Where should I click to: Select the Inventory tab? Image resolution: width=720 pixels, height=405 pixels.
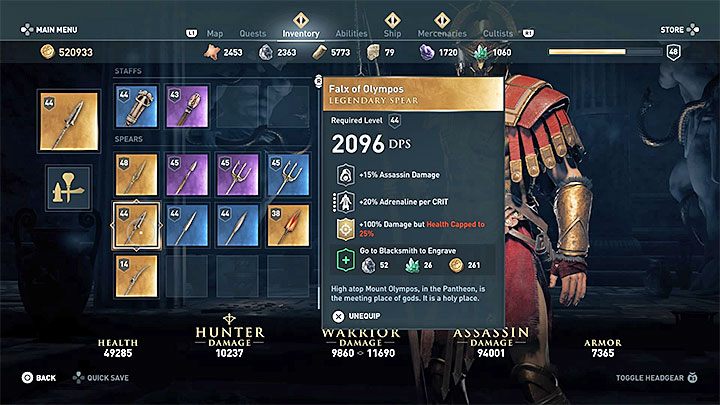301,33
